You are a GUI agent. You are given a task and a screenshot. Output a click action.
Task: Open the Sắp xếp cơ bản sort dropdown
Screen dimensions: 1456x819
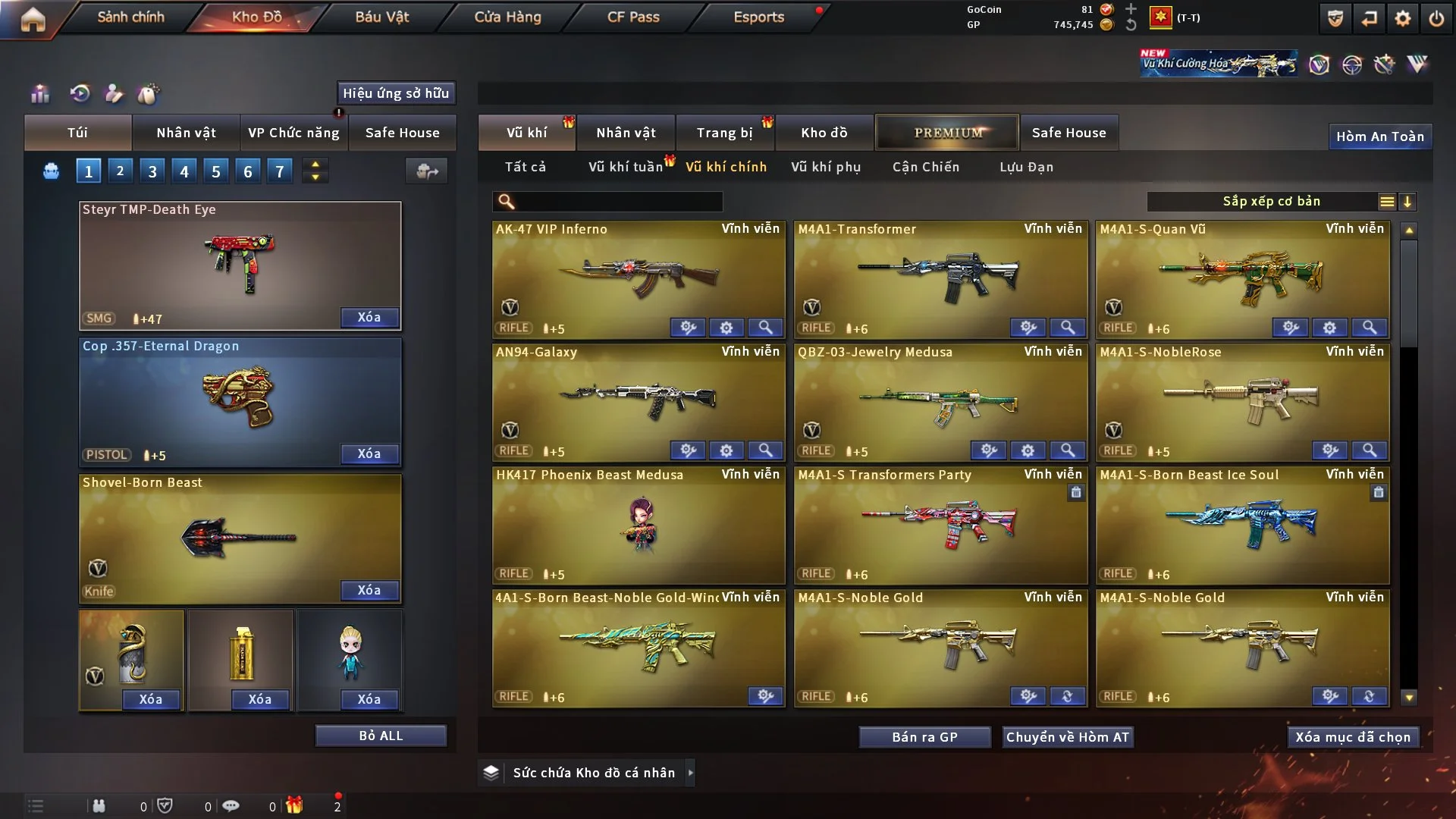click(x=1271, y=201)
